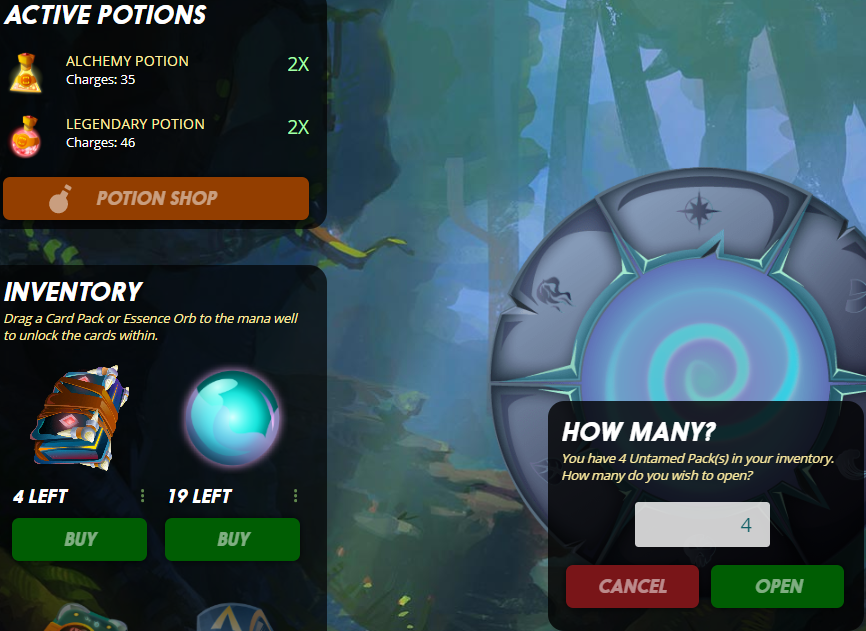Select the Alchemy Potion icon
866x631 pixels.
point(24,70)
